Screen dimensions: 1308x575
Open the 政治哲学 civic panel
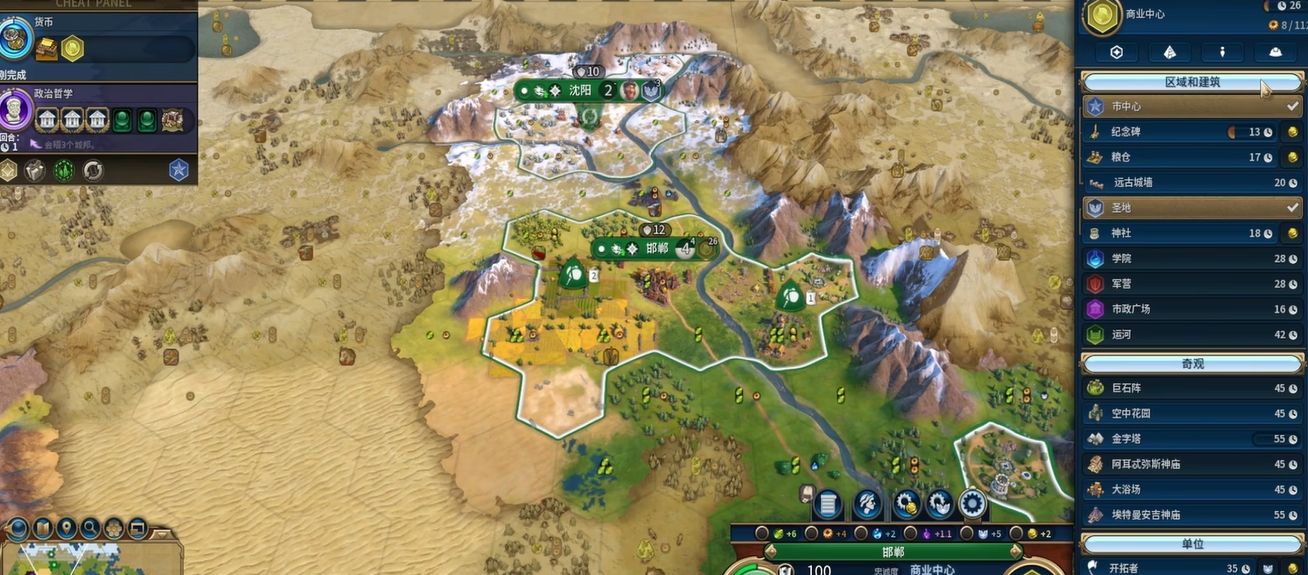coord(17,112)
